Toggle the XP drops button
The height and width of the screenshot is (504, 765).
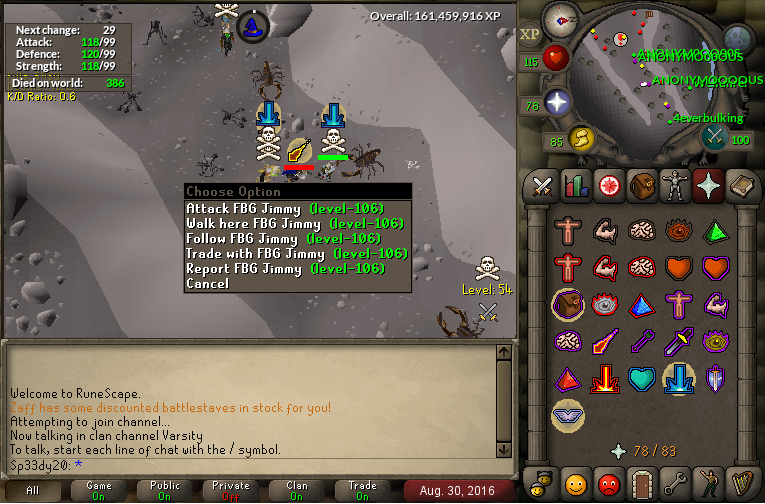pos(530,33)
